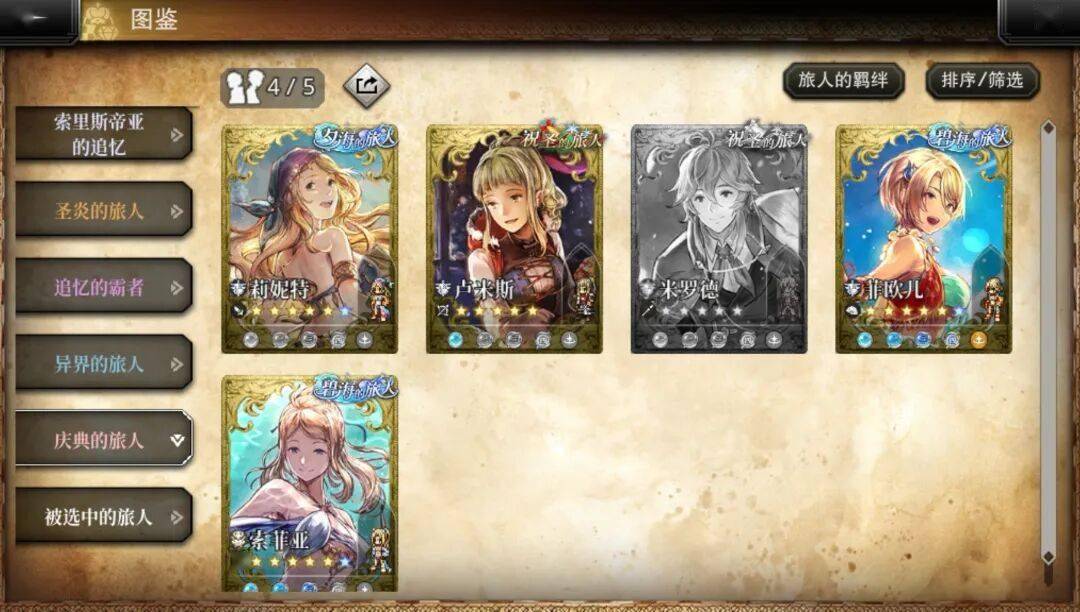The height and width of the screenshot is (612, 1080).
Task: Open the 菲欧儿 character card
Action: [x=923, y=238]
